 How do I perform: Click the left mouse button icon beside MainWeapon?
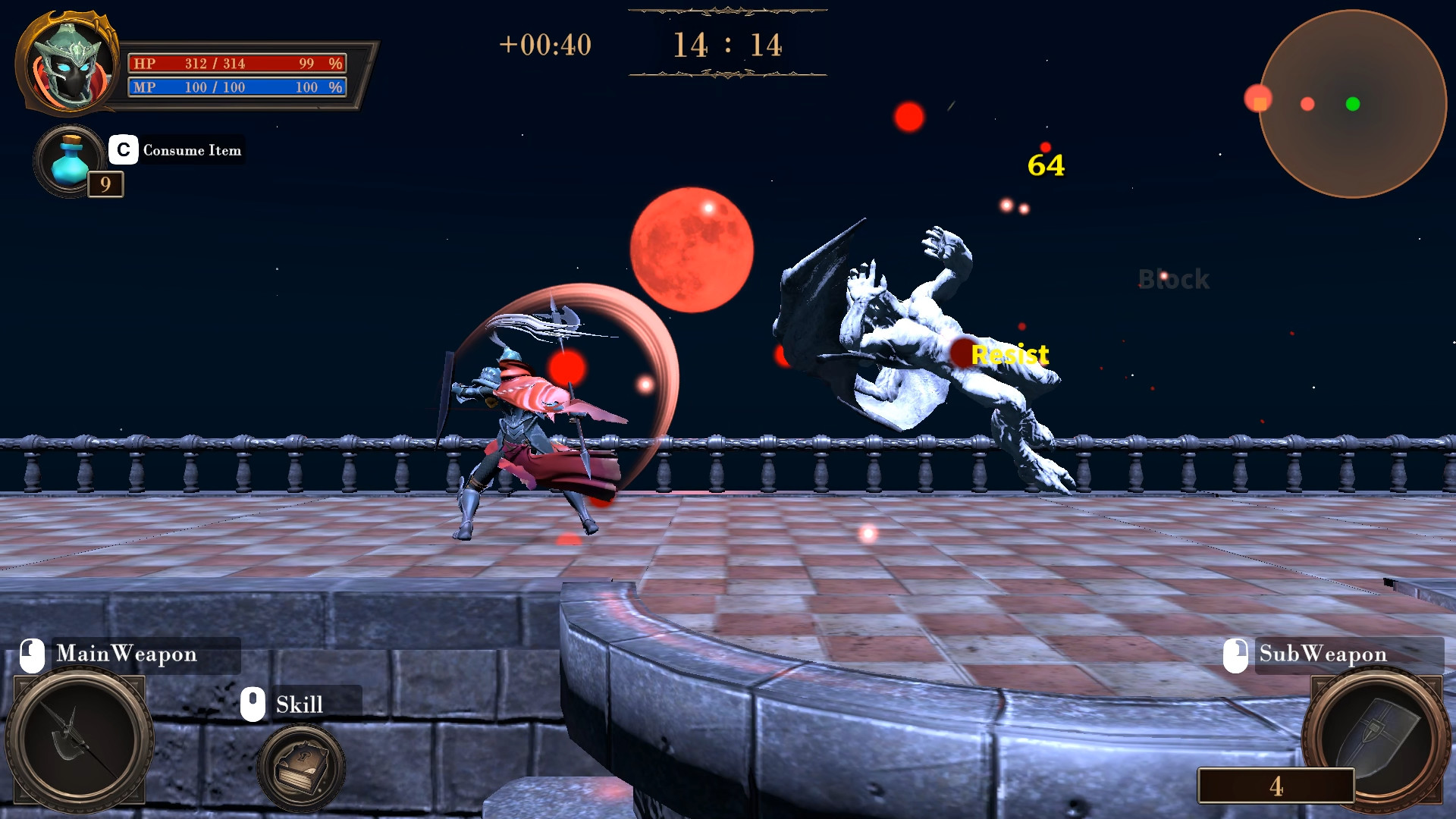click(30, 654)
